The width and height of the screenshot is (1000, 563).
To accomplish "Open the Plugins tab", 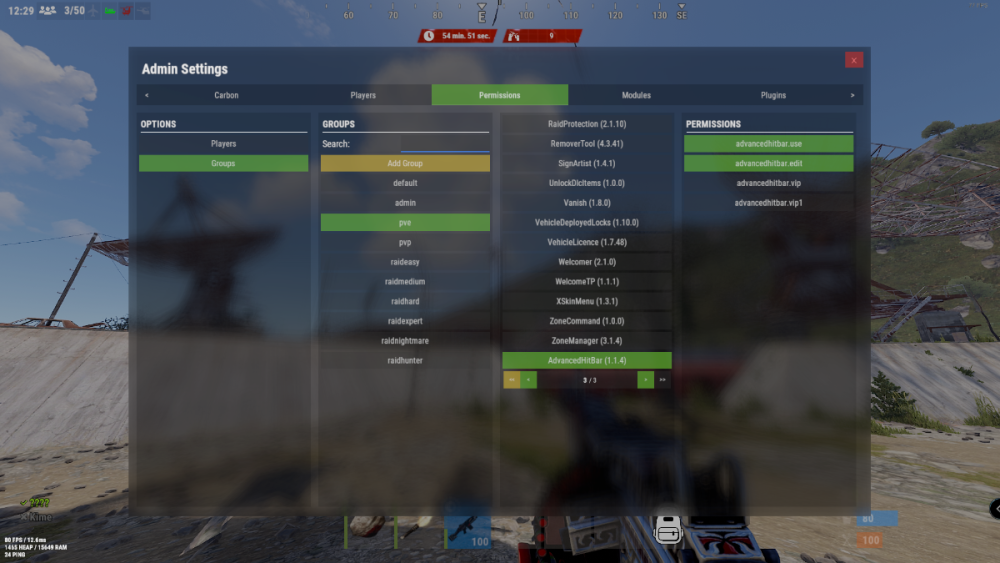I will (773, 95).
